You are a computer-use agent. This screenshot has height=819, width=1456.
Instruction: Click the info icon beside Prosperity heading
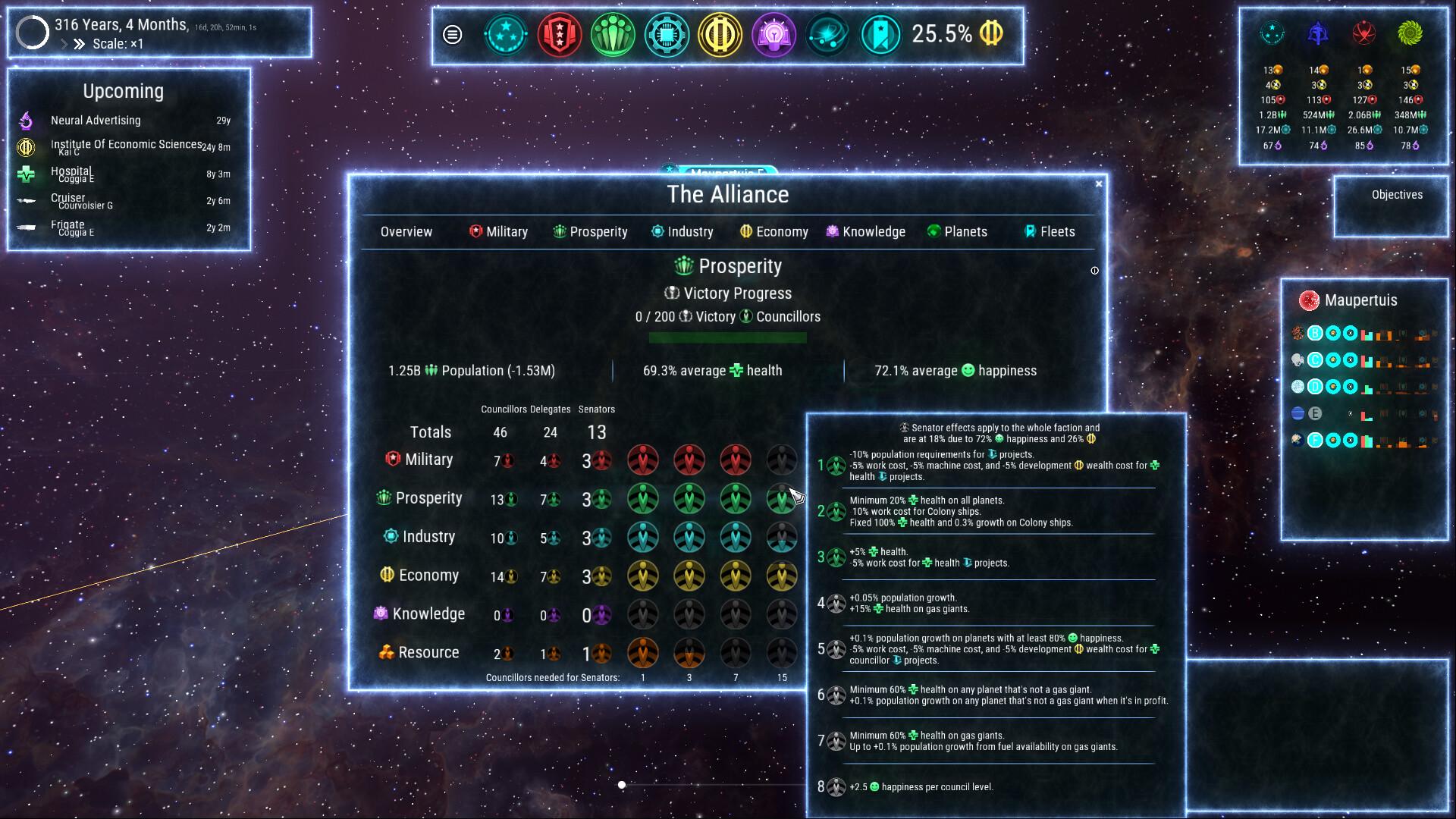point(1094,271)
